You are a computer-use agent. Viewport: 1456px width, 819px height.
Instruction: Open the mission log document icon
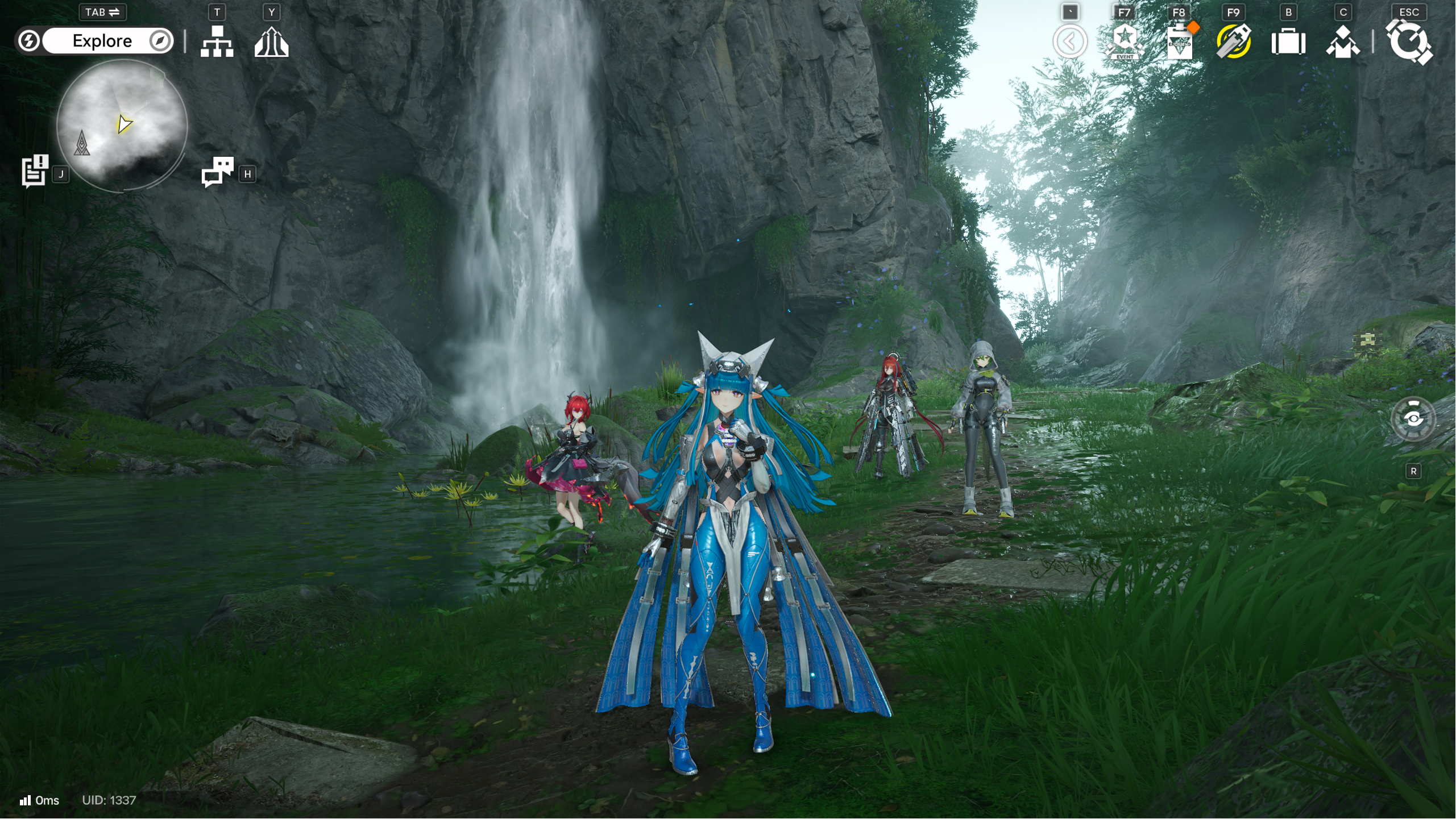point(35,170)
